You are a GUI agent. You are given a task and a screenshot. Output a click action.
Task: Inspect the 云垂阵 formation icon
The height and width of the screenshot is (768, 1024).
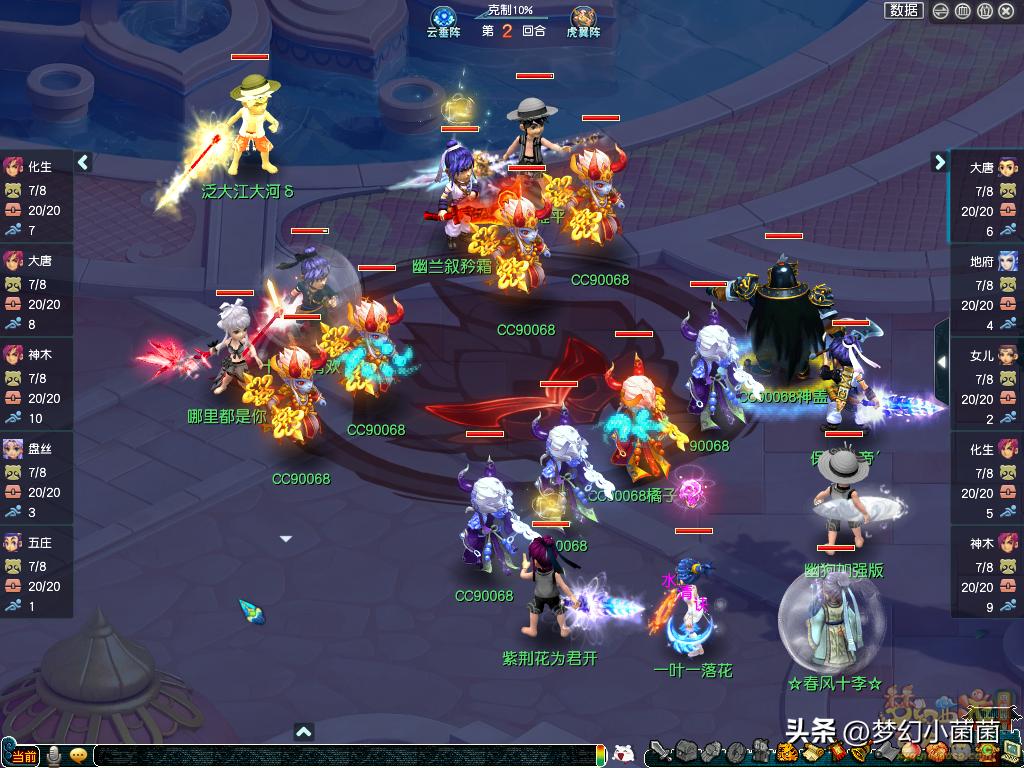[x=443, y=18]
